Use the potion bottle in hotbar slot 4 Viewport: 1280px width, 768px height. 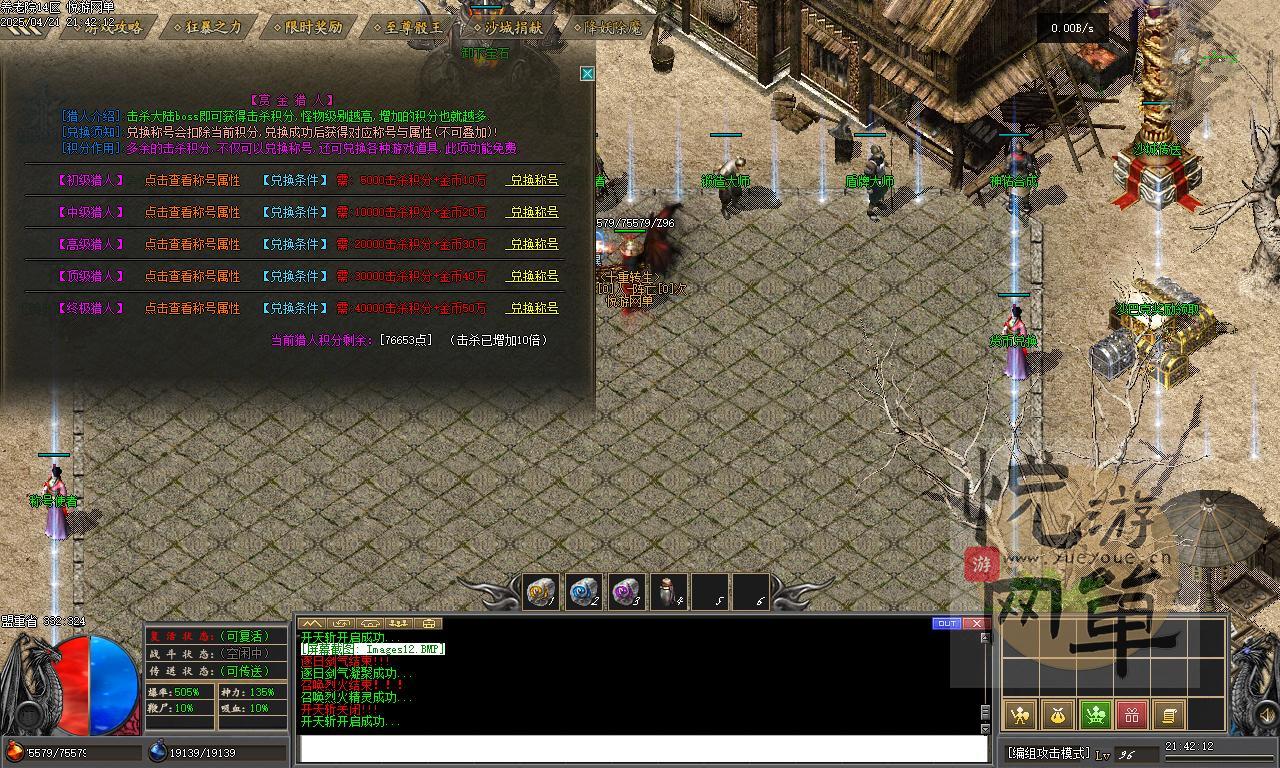[668, 592]
